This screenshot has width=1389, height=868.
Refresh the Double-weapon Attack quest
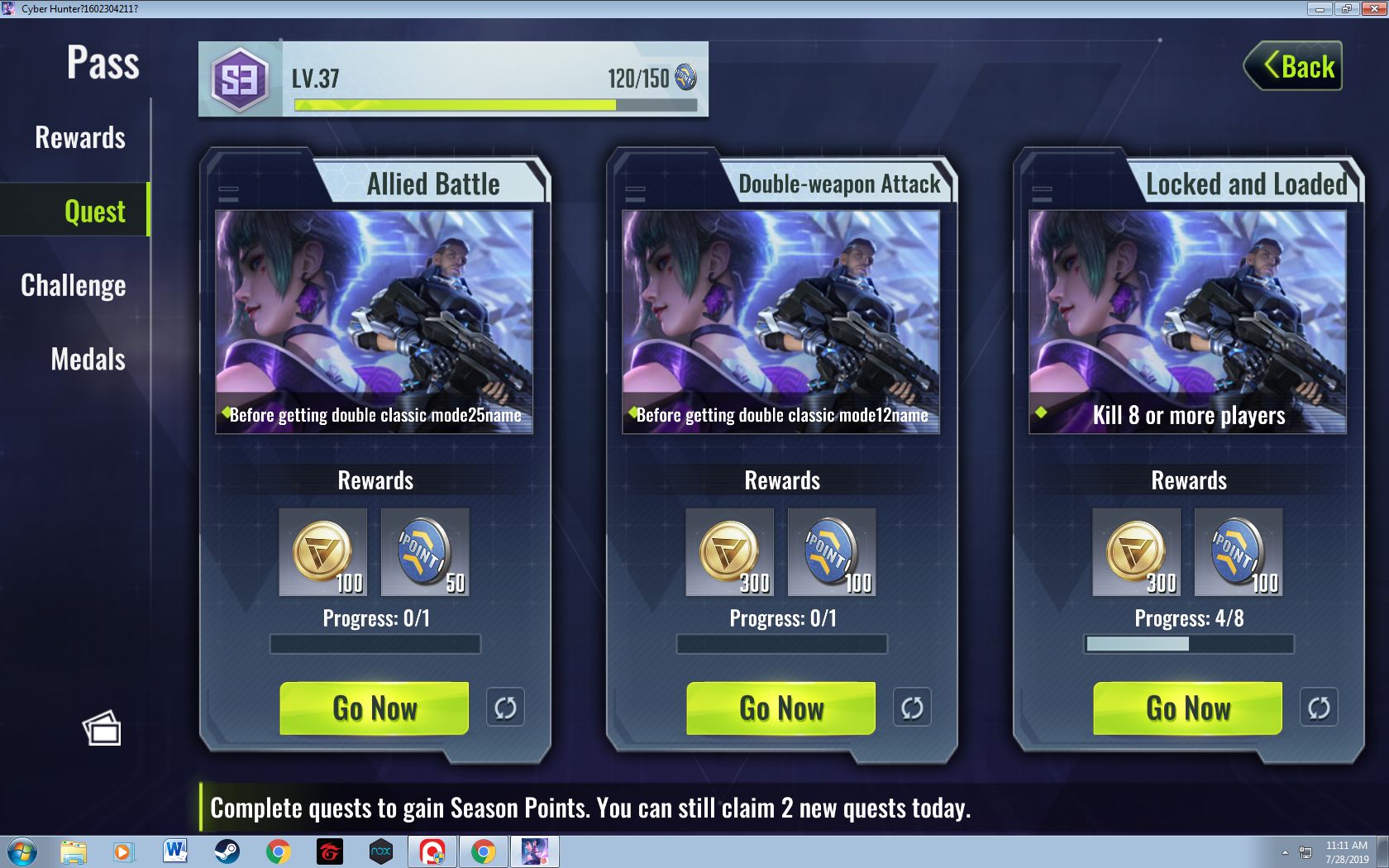913,708
